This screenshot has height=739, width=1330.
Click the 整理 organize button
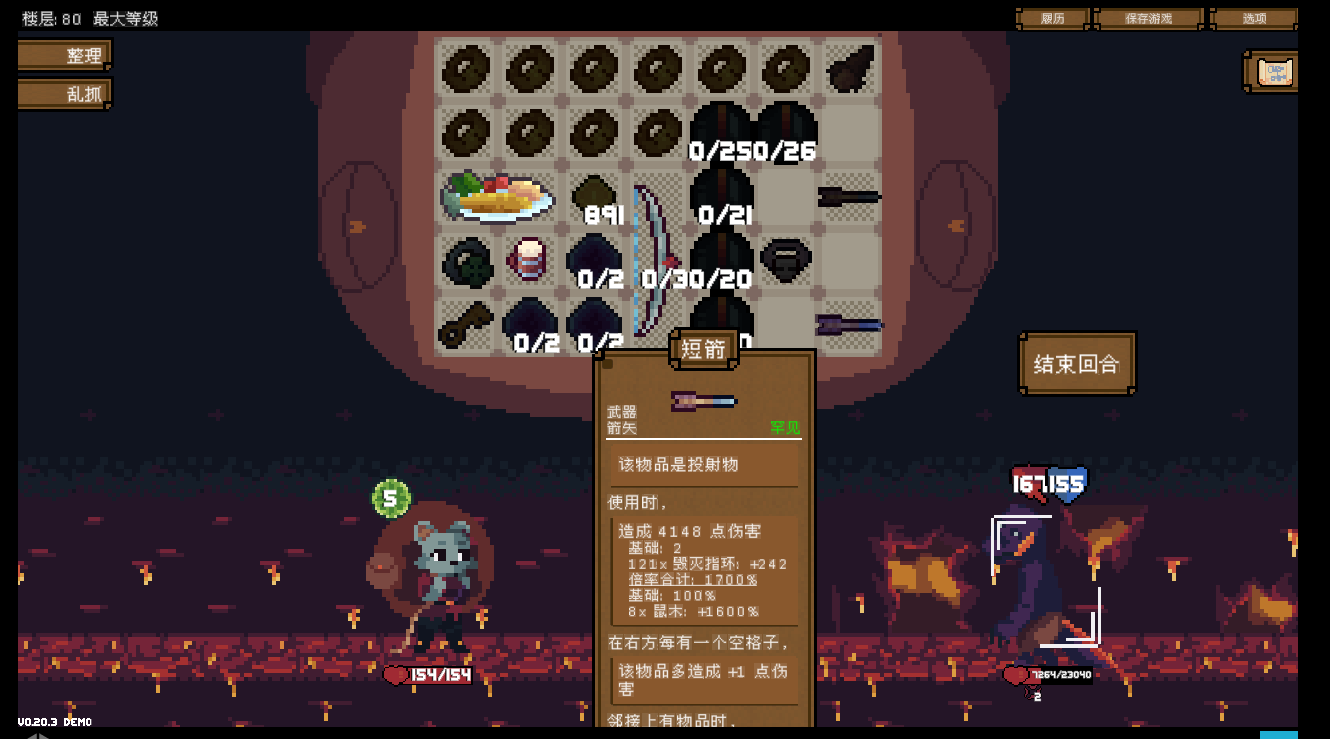(x=65, y=55)
